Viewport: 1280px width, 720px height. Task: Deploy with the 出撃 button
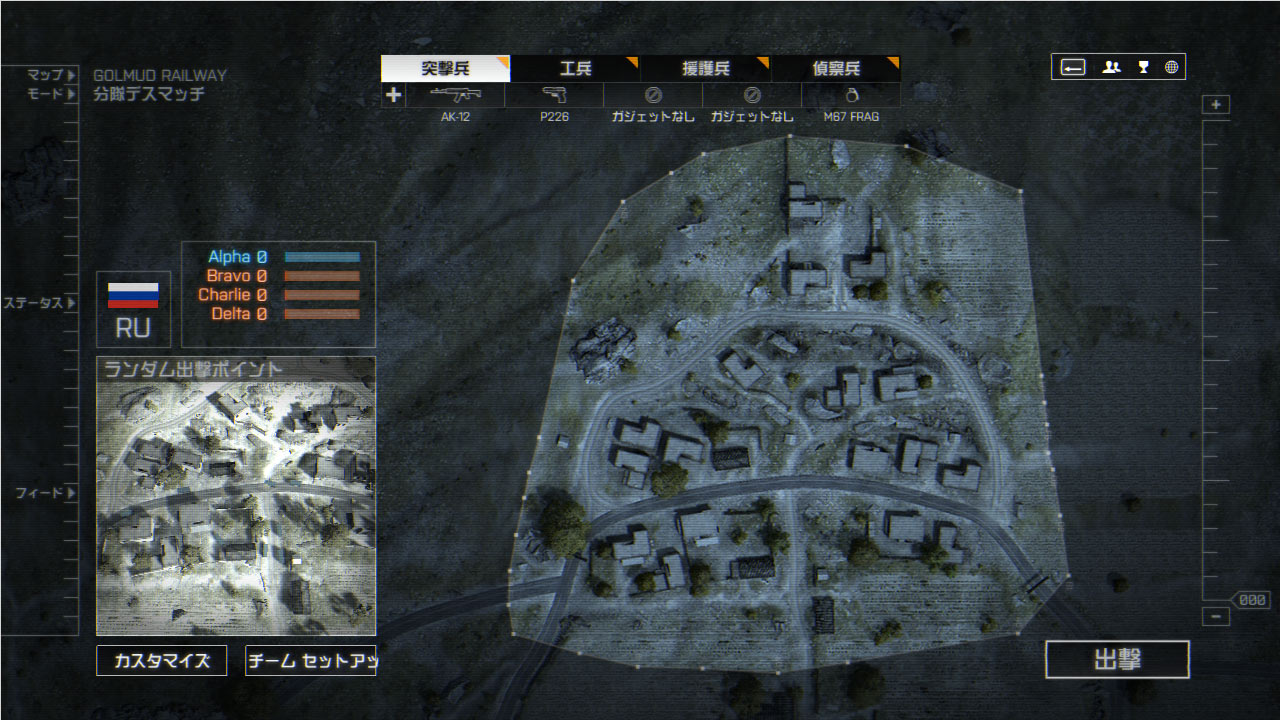[1117, 660]
